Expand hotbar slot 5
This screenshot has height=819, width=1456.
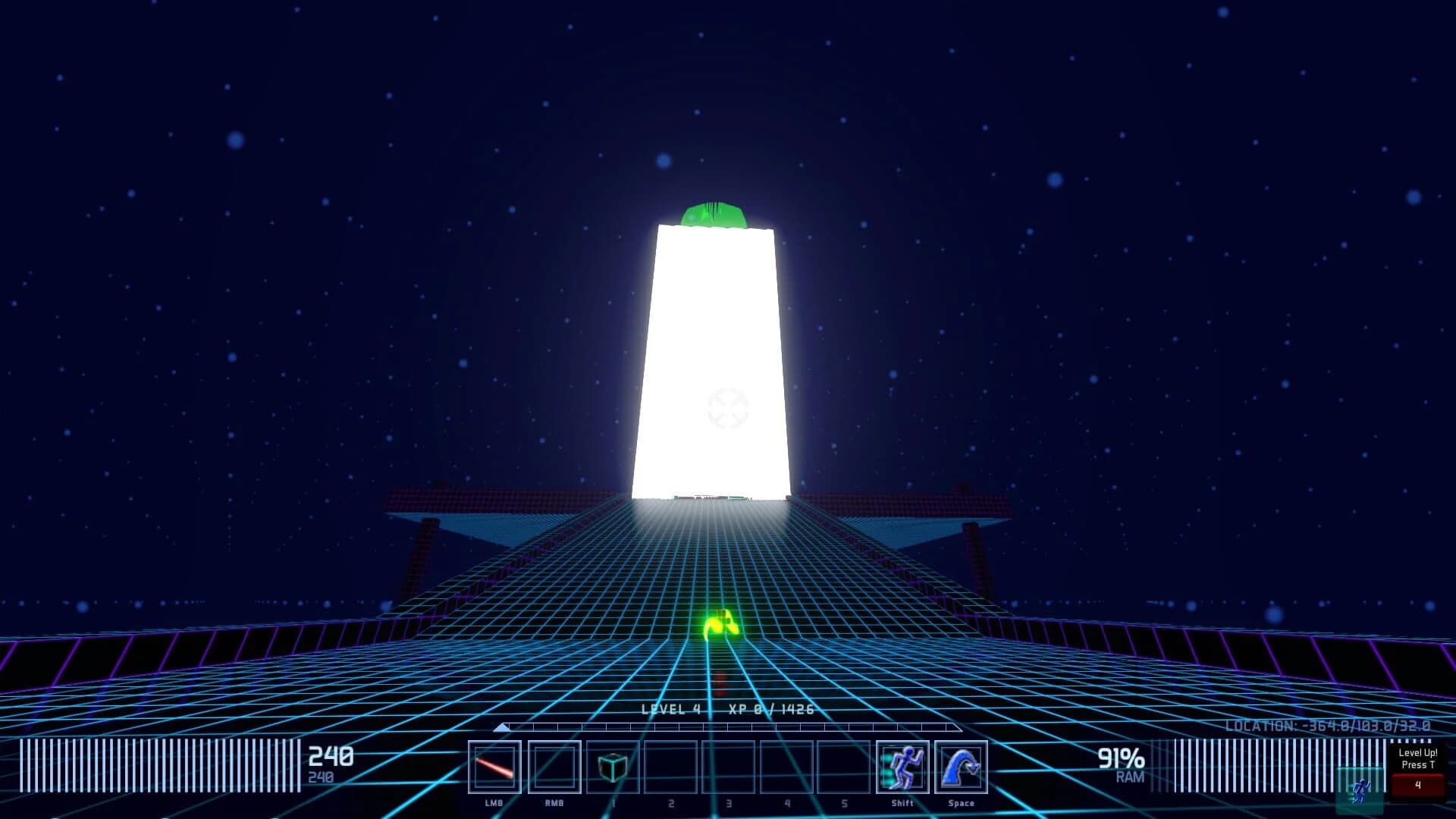tap(845, 766)
